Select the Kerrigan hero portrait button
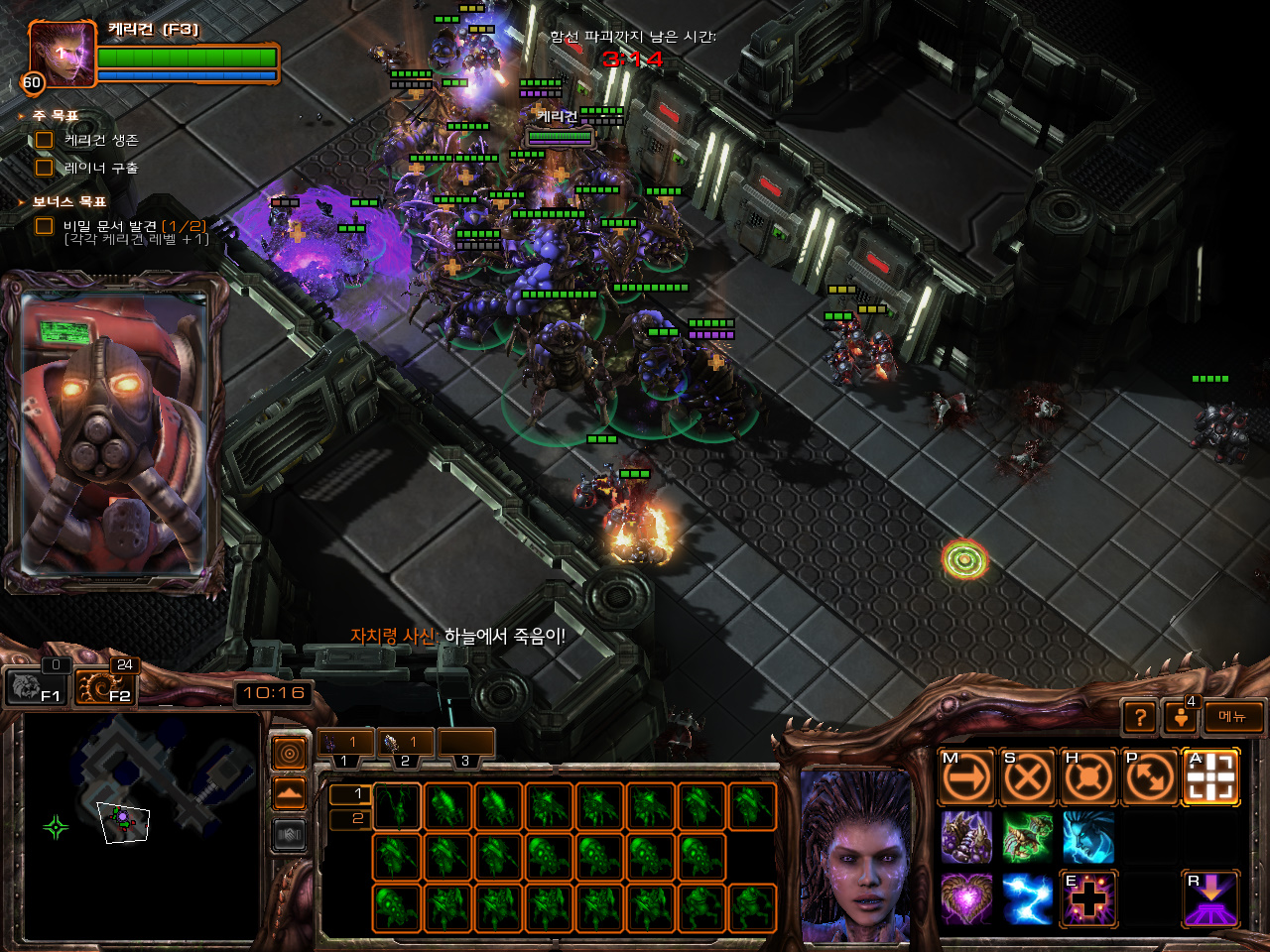 (x=62, y=55)
